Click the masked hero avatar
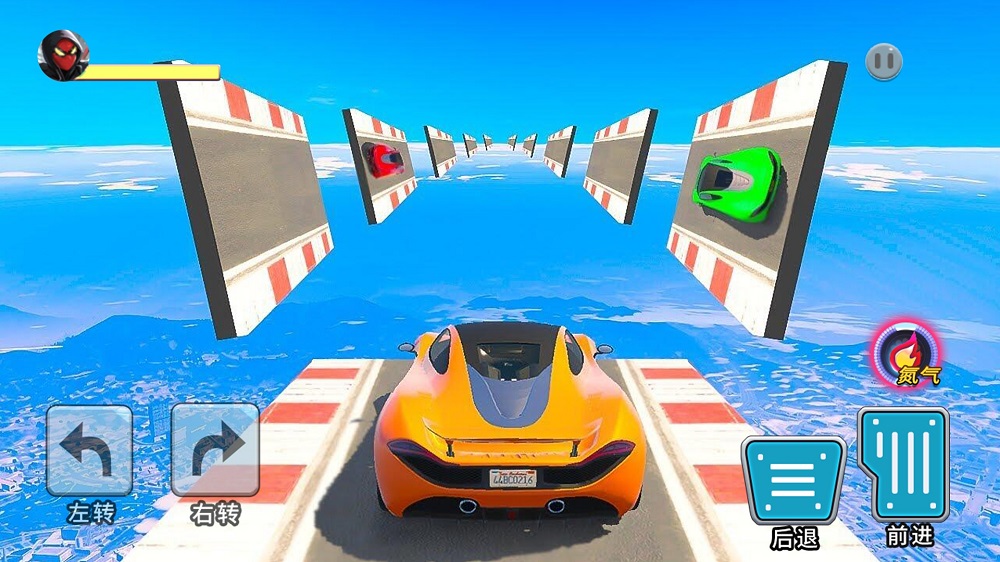 (x=62, y=55)
